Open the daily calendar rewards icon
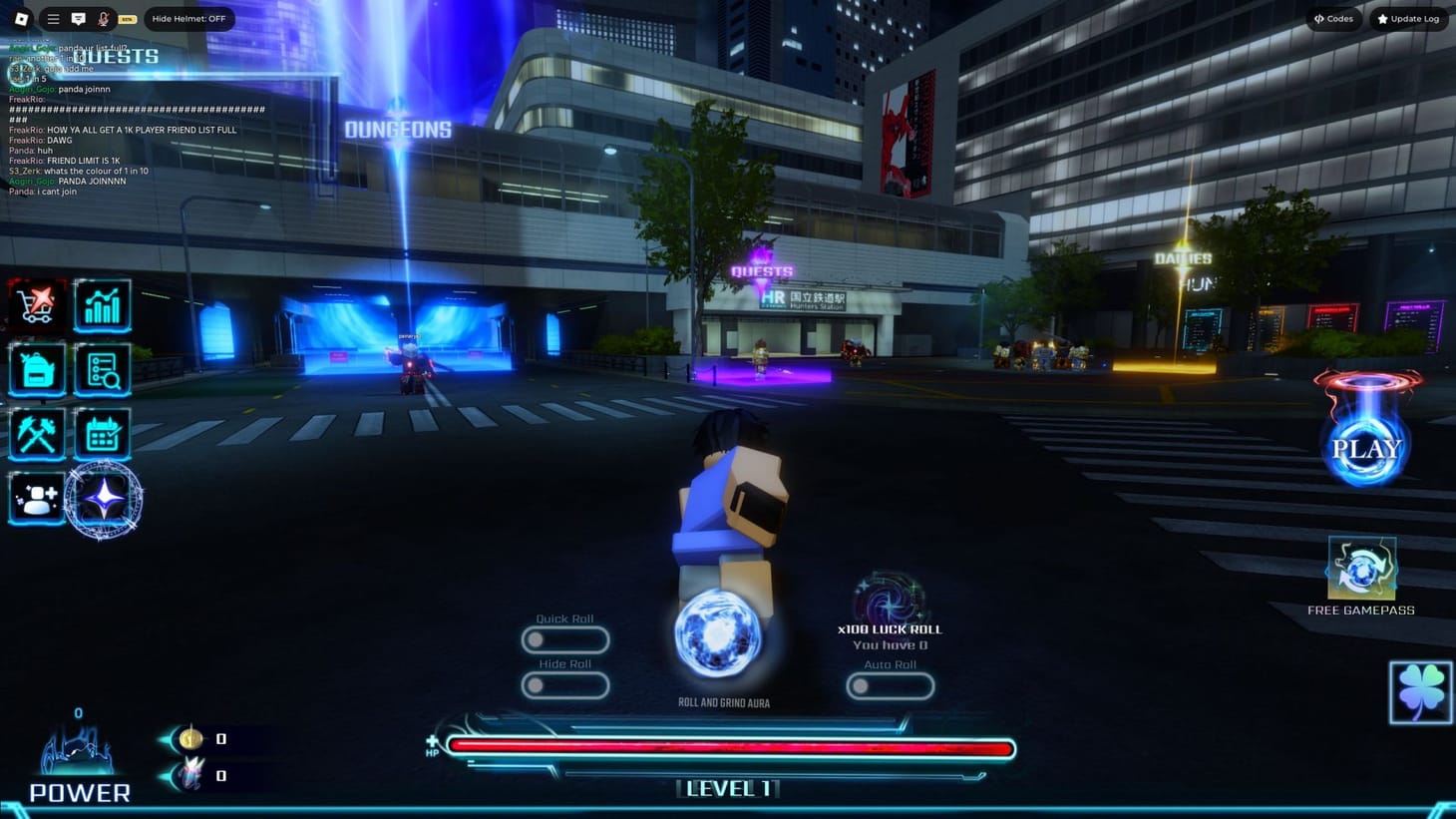 click(103, 433)
